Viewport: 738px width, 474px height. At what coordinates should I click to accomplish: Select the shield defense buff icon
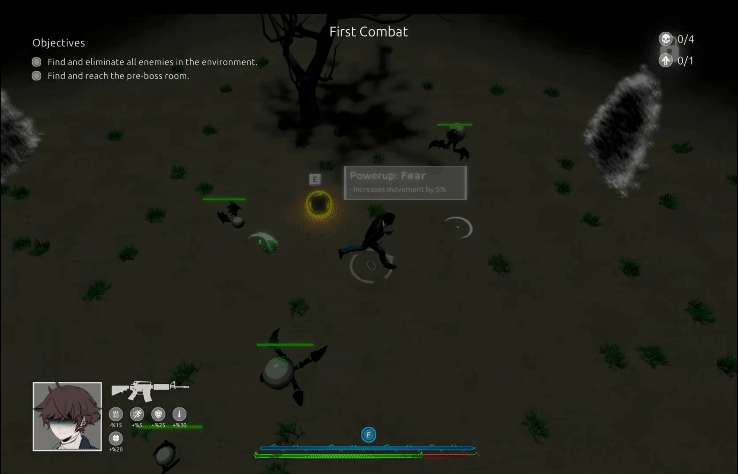(158, 414)
